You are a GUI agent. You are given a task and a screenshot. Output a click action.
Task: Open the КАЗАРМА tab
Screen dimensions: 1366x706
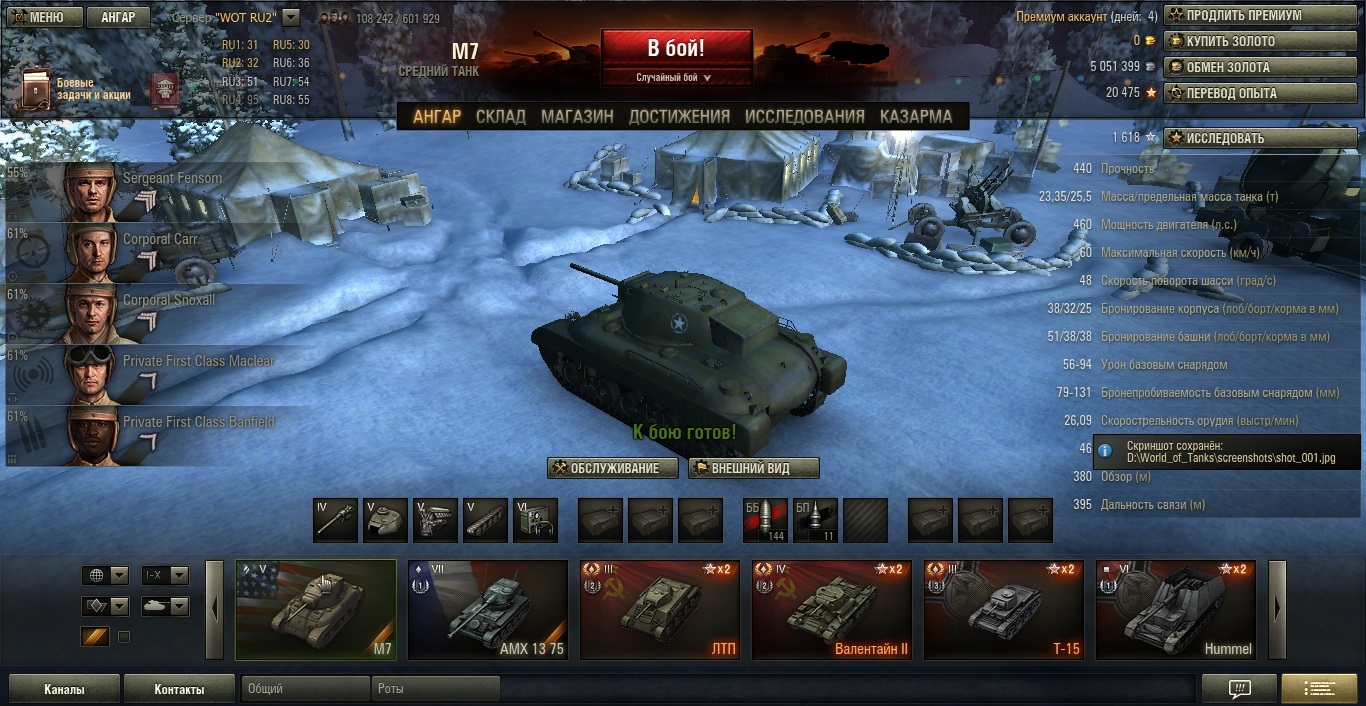click(x=915, y=116)
